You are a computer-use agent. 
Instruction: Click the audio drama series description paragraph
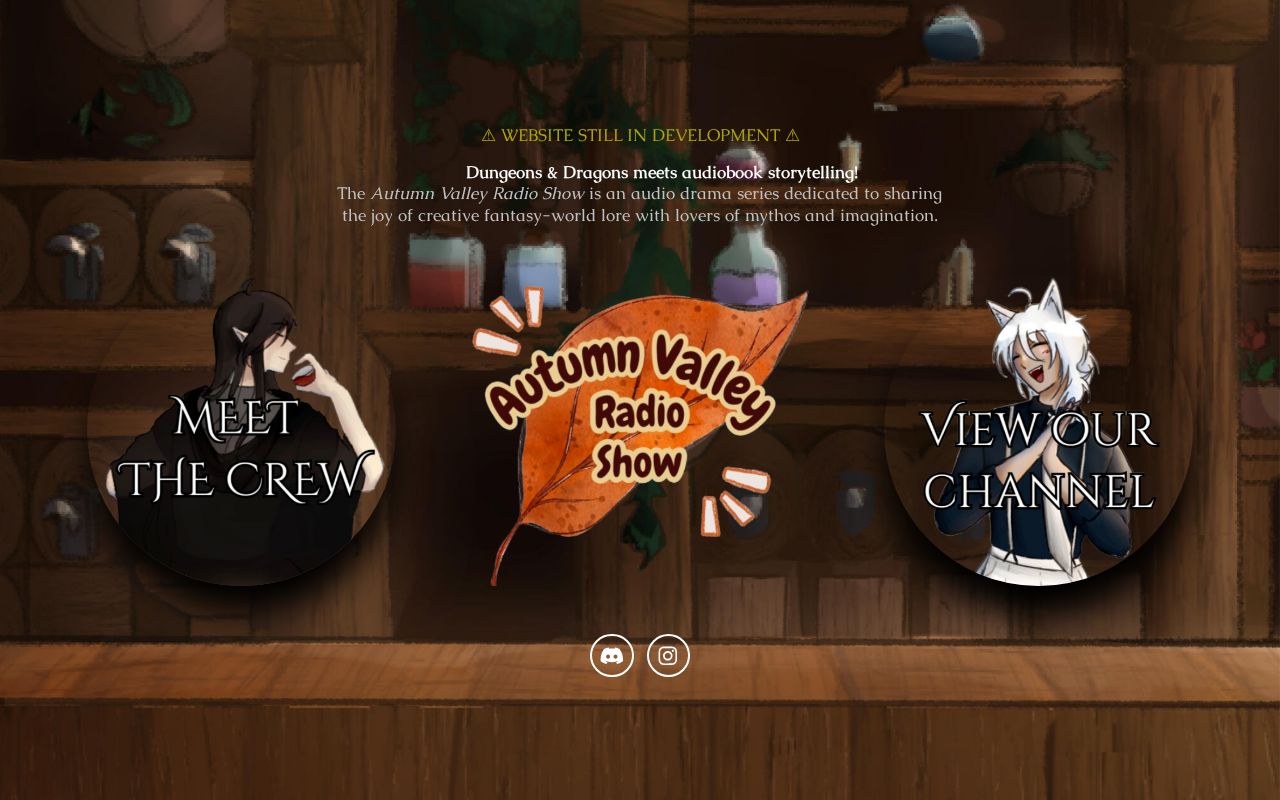pyautogui.click(x=640, y=204)
